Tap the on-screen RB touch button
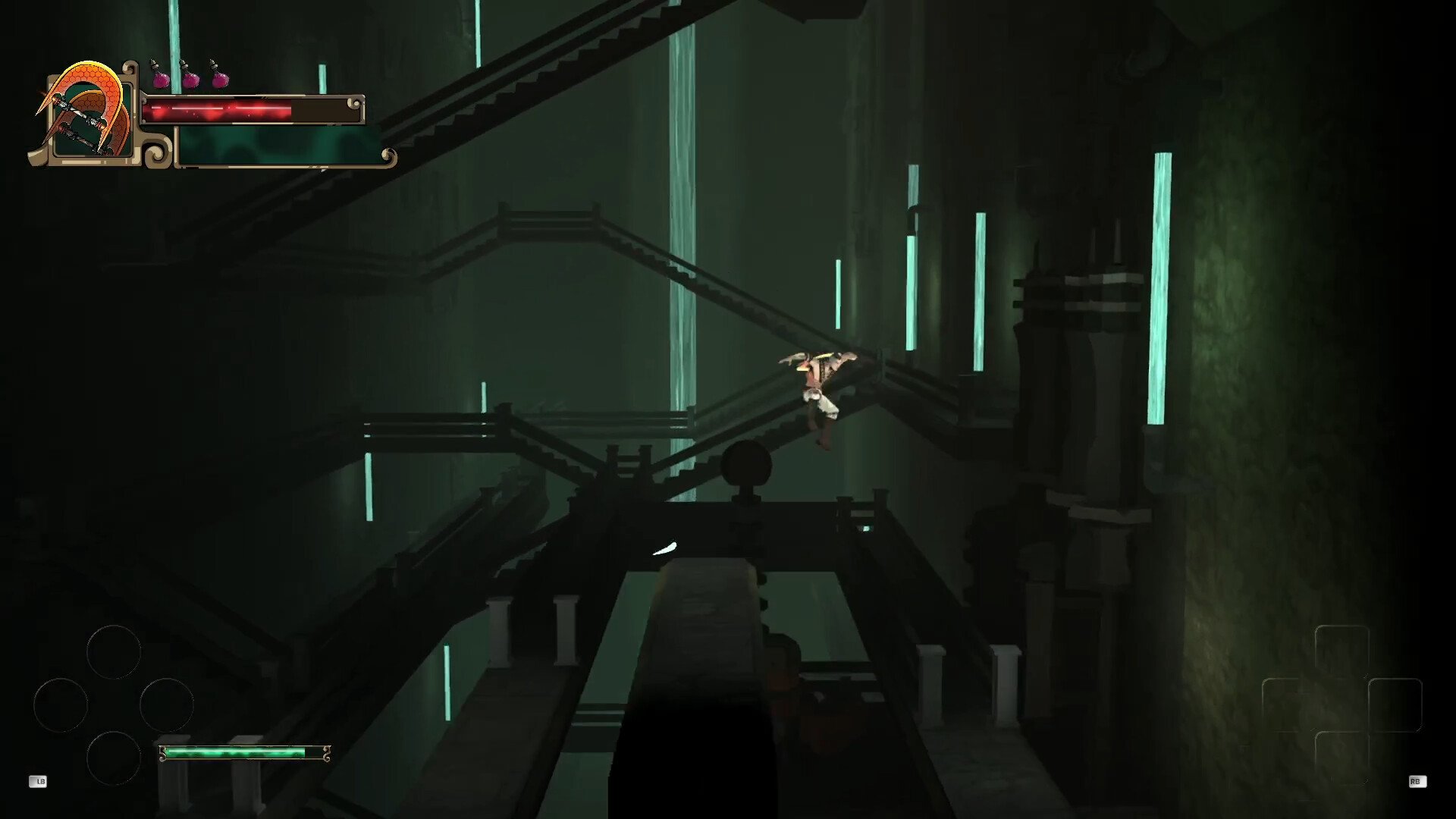The height and width of the screenshot is (819, 1456). click(1416, 782)
